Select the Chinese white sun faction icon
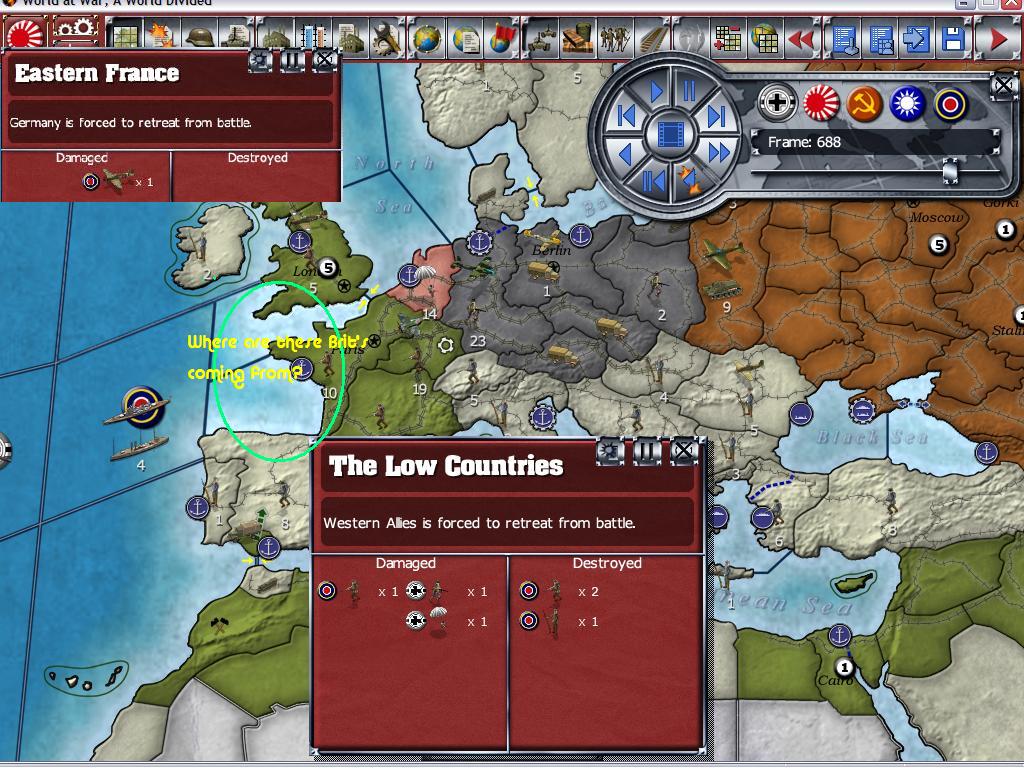This screenshot has width=1024, height=768. 908,101
